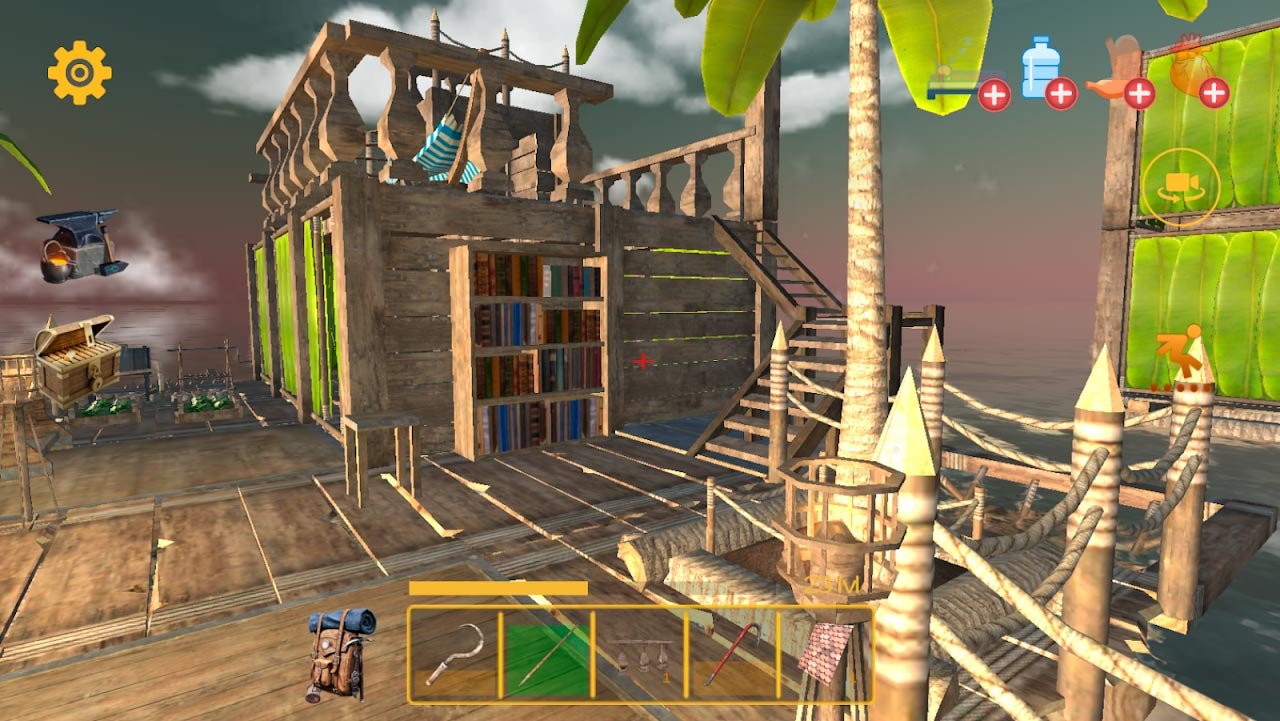Switch the camera view
The height and width of the screenshot is (721, 1280).
tap(1181, 187)
